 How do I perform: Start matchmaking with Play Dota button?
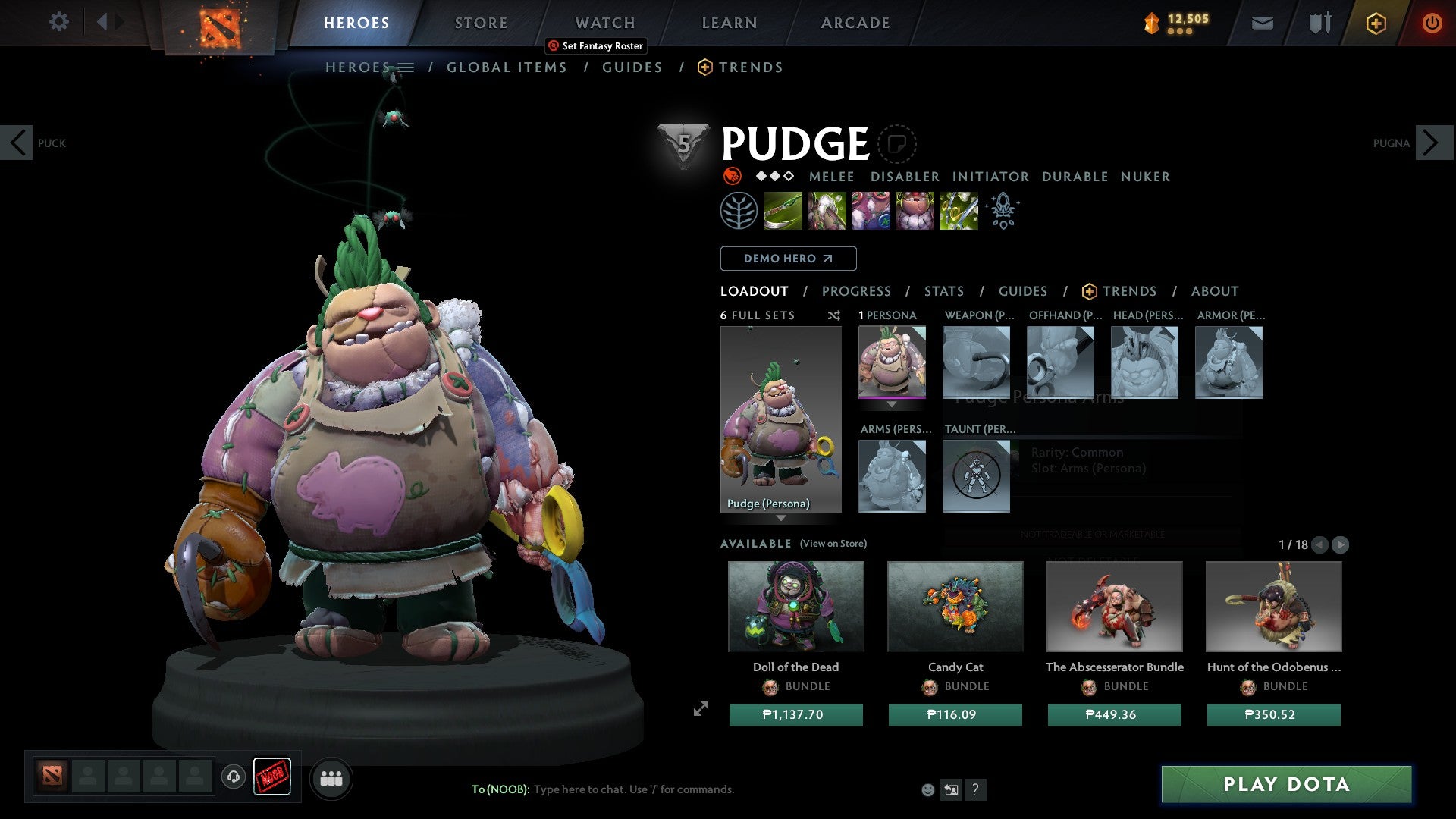(1286, 784)
